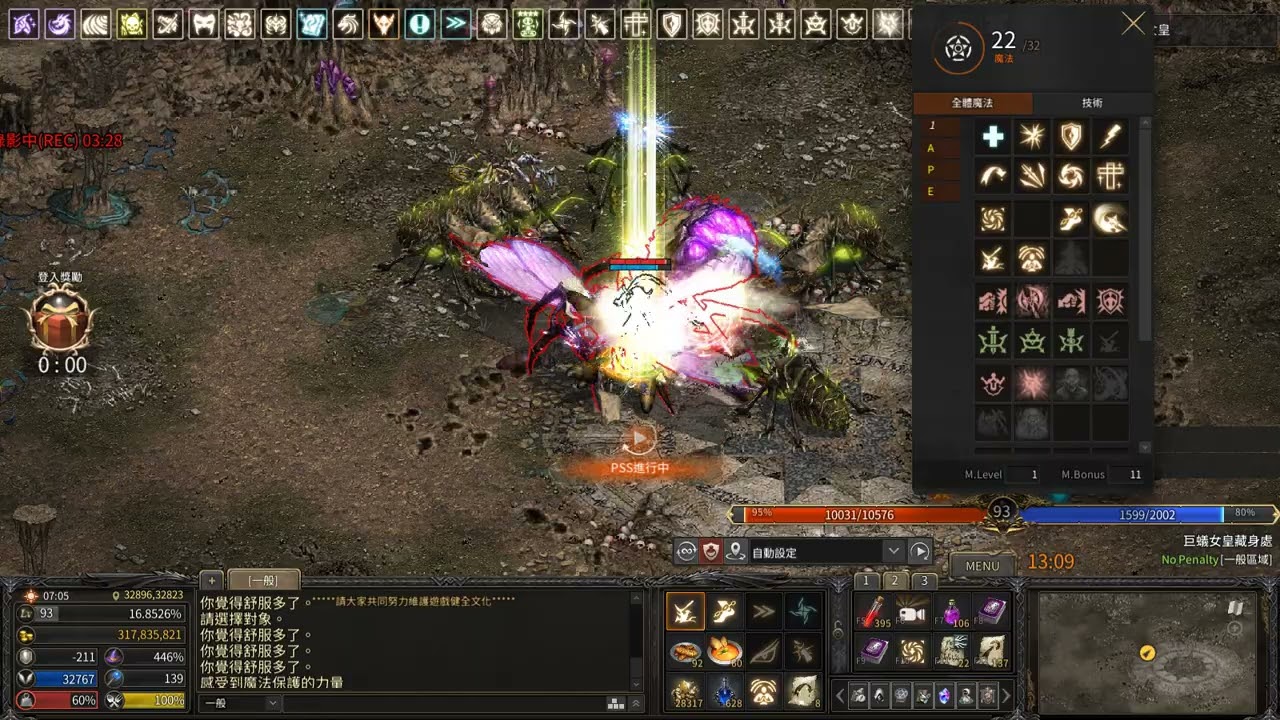Switch to the 技術 skills tab

pyautogui.click(x=1092, y=103)
